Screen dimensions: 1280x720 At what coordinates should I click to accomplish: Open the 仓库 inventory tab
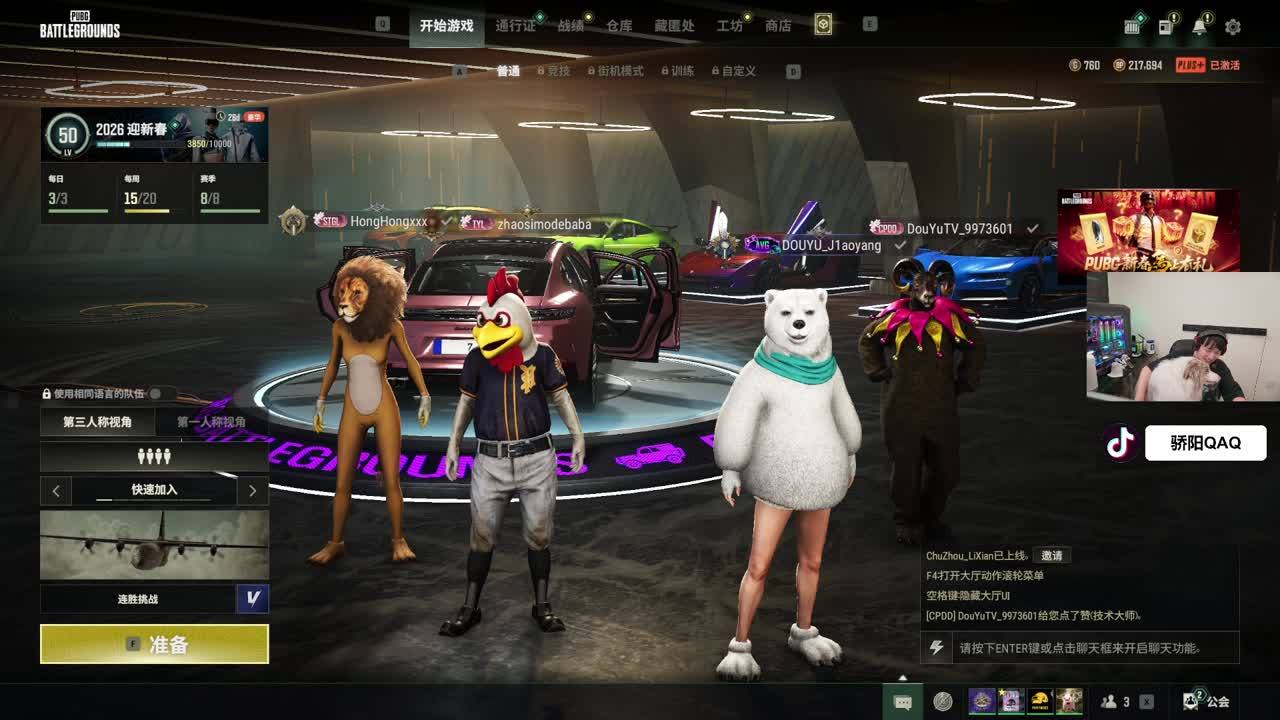tap(619, 26)
